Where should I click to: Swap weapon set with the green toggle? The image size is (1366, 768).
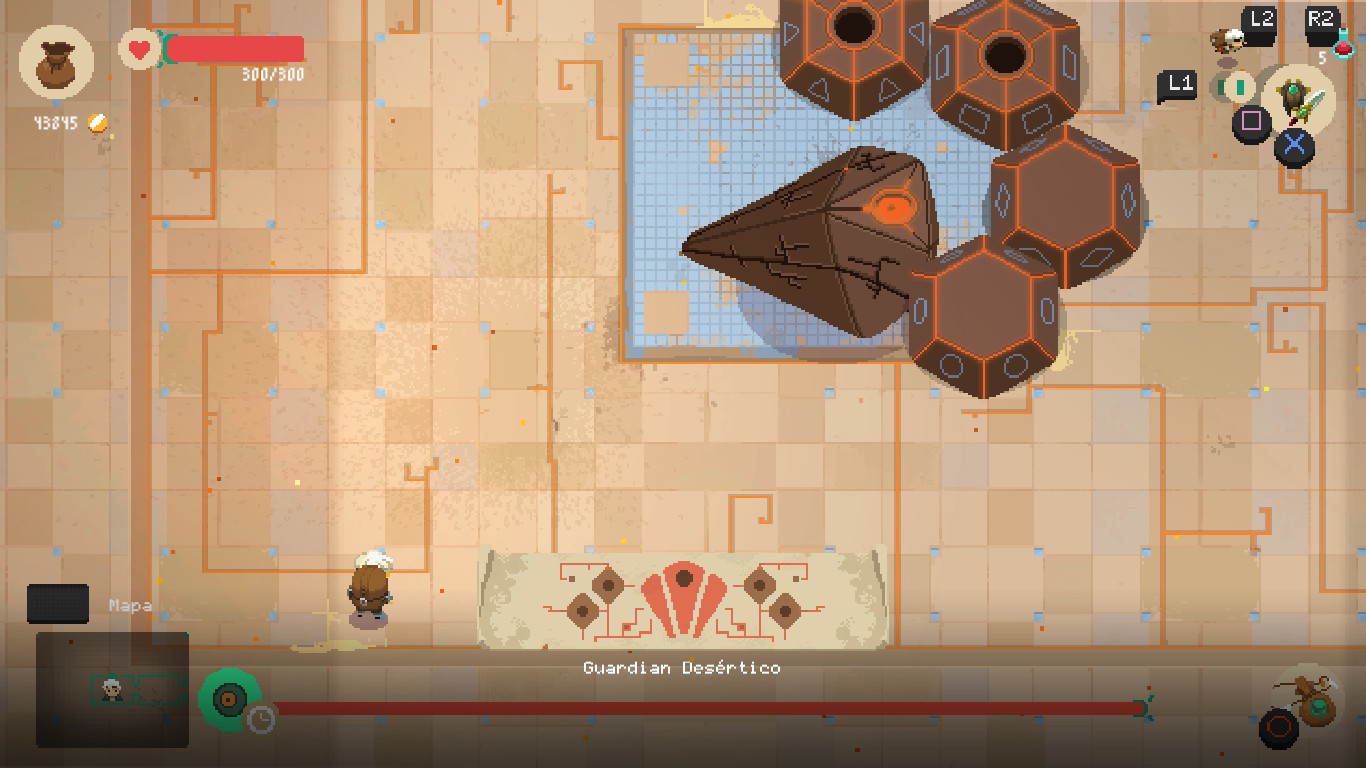pyautogui.click(x=1238, y=87)
